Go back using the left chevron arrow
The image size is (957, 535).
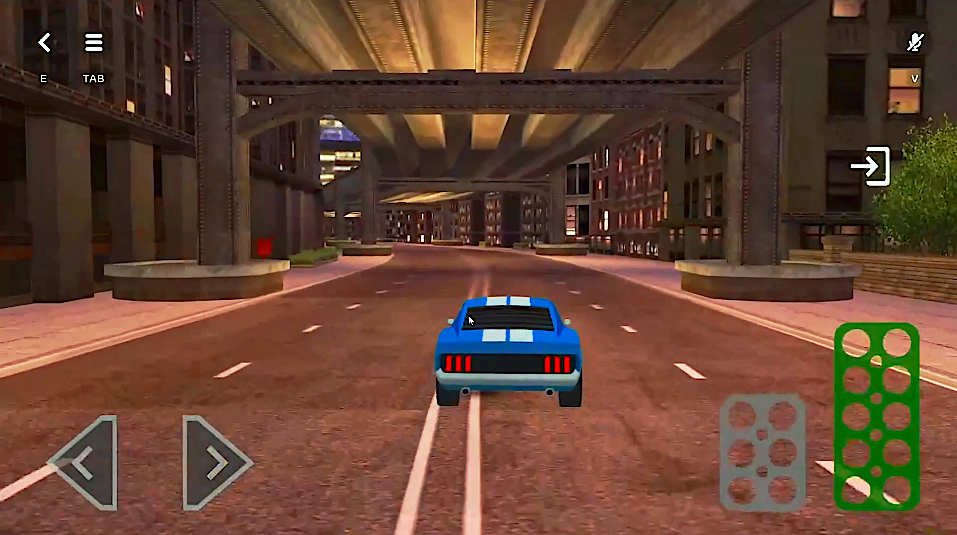click(x=44, y=43)
